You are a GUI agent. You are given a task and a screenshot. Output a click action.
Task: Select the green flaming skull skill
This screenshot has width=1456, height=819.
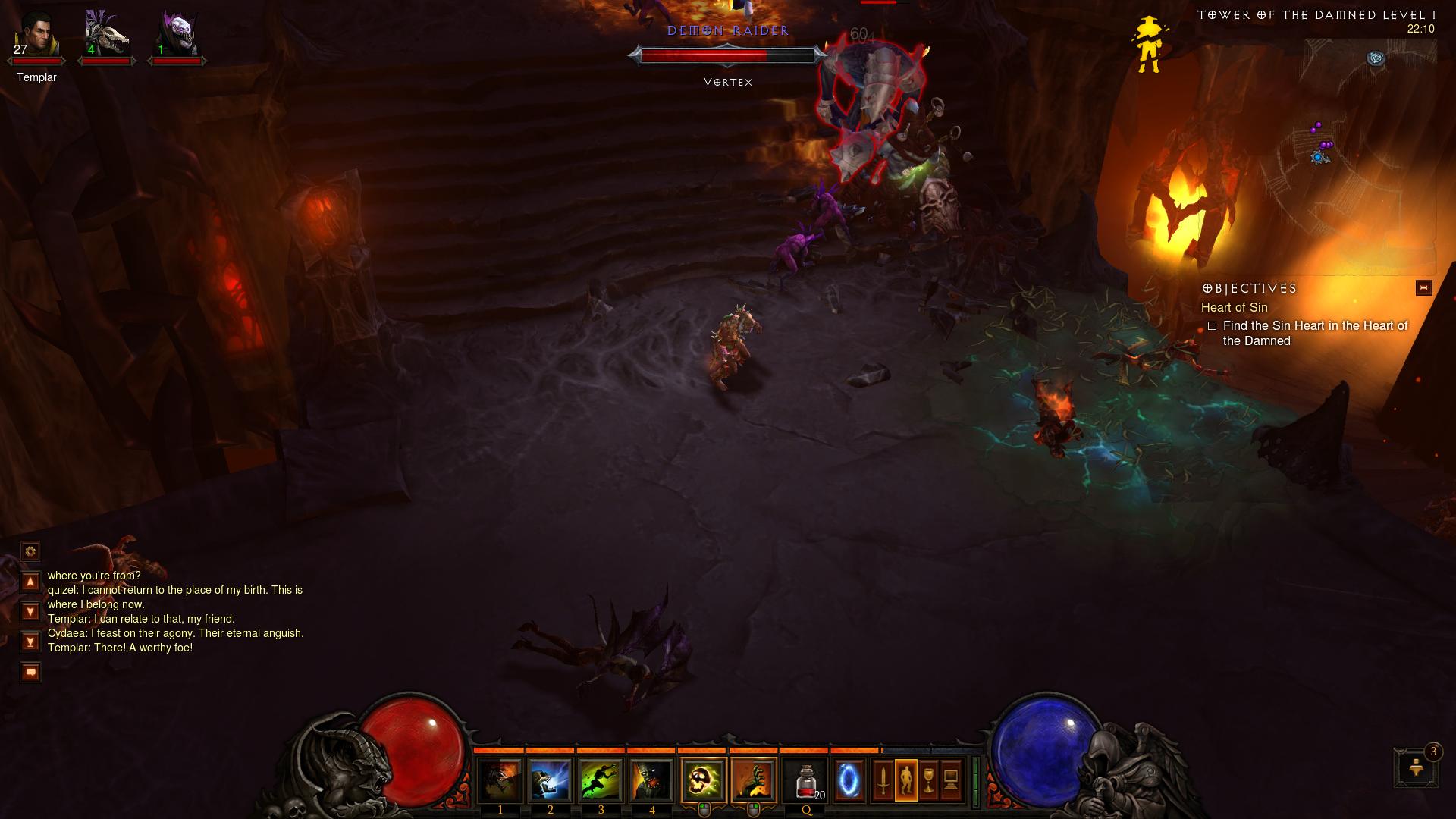703,780
